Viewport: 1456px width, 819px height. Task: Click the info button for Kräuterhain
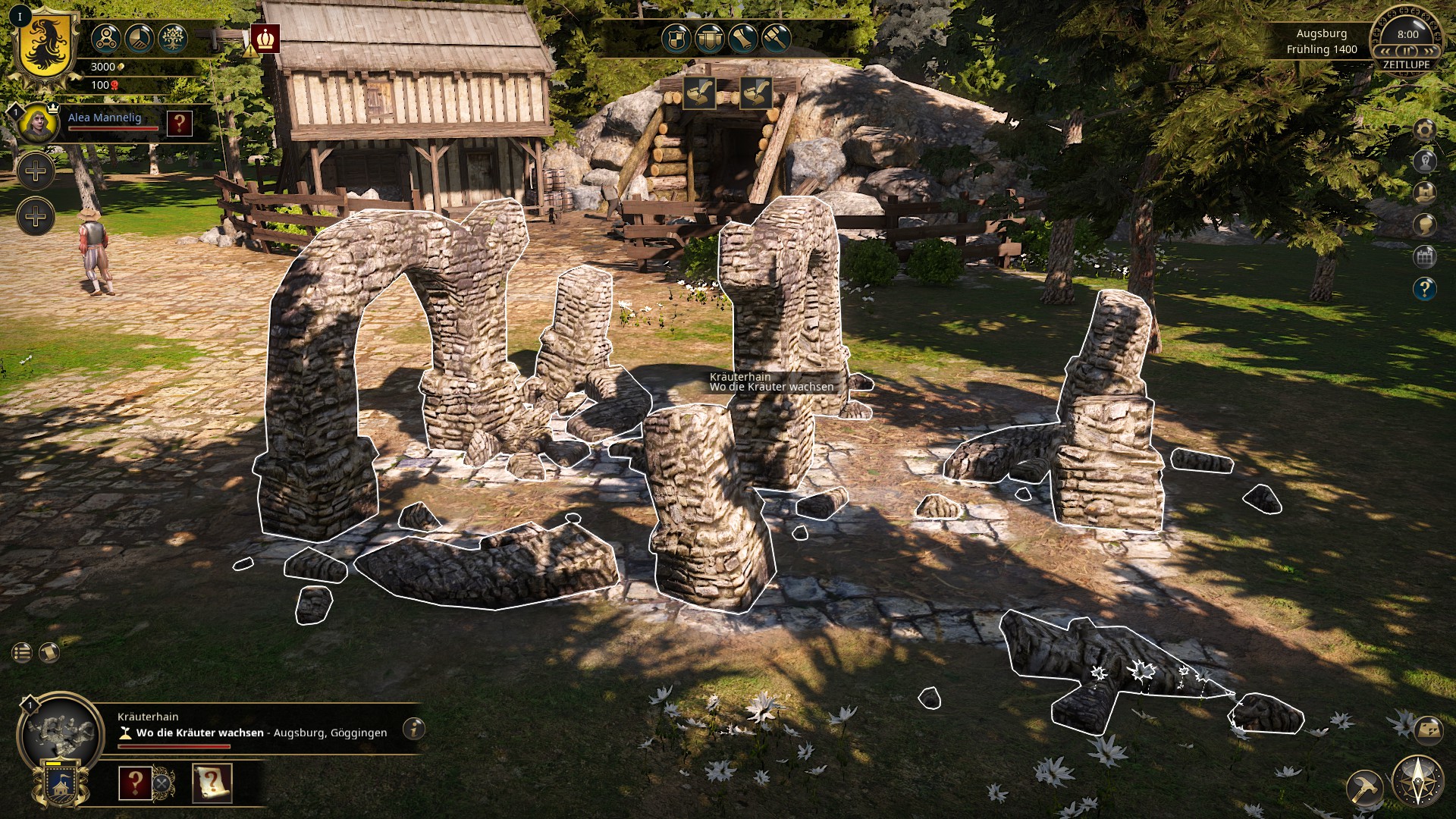tap(413, 729)
